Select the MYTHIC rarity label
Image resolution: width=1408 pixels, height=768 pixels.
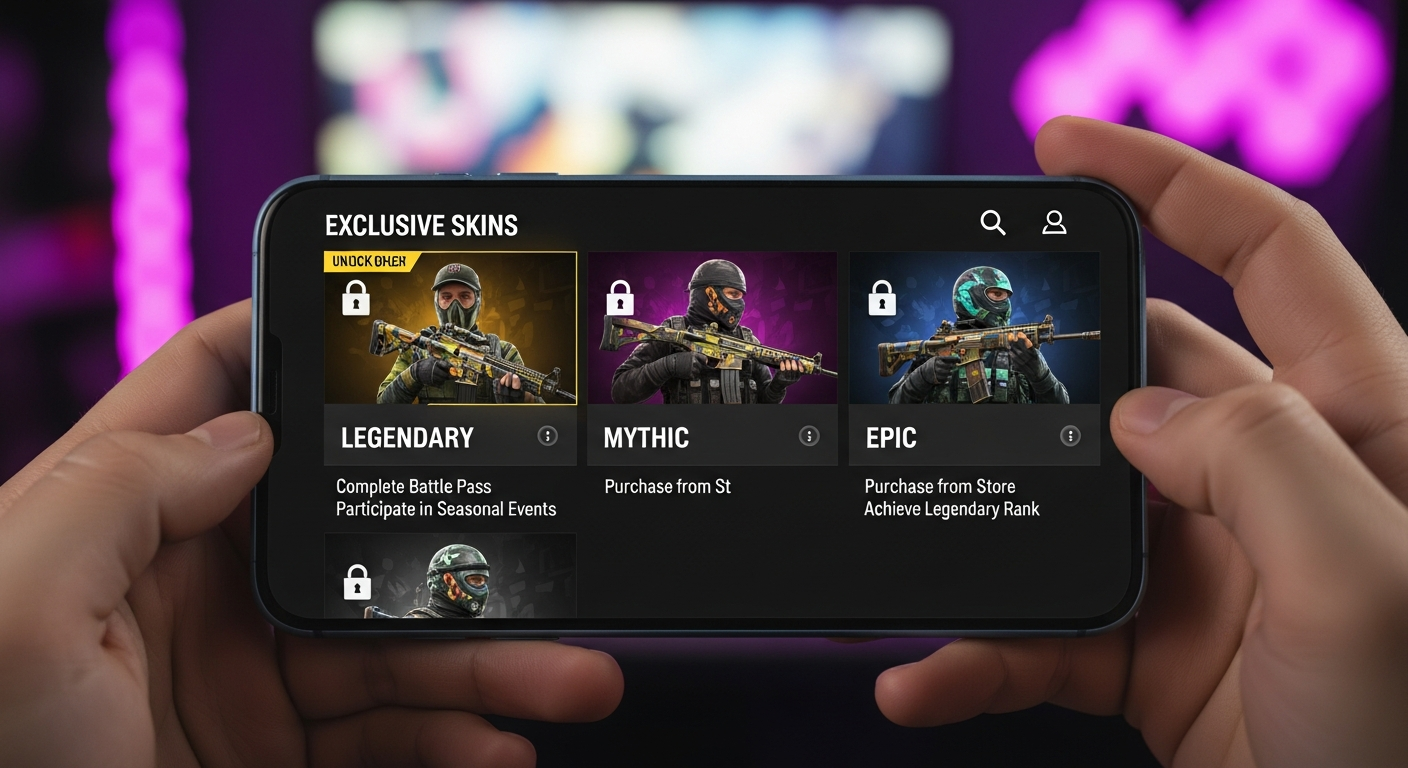click(x=646, y=437)
